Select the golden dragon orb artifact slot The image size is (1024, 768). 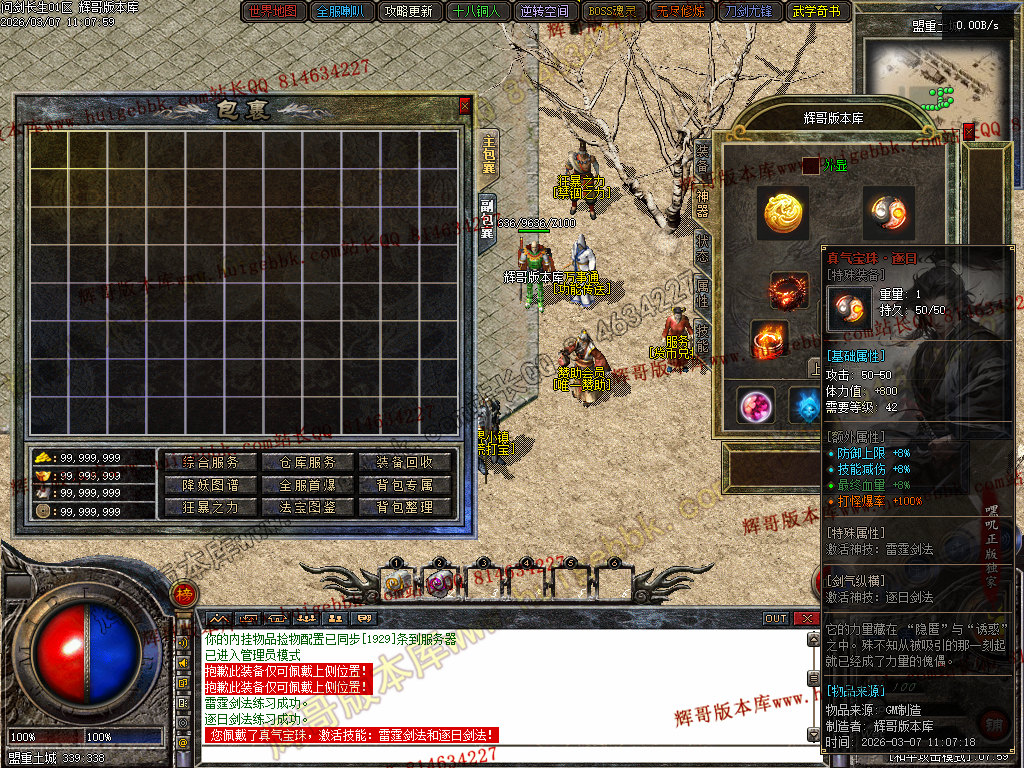(x=782, y=211)
